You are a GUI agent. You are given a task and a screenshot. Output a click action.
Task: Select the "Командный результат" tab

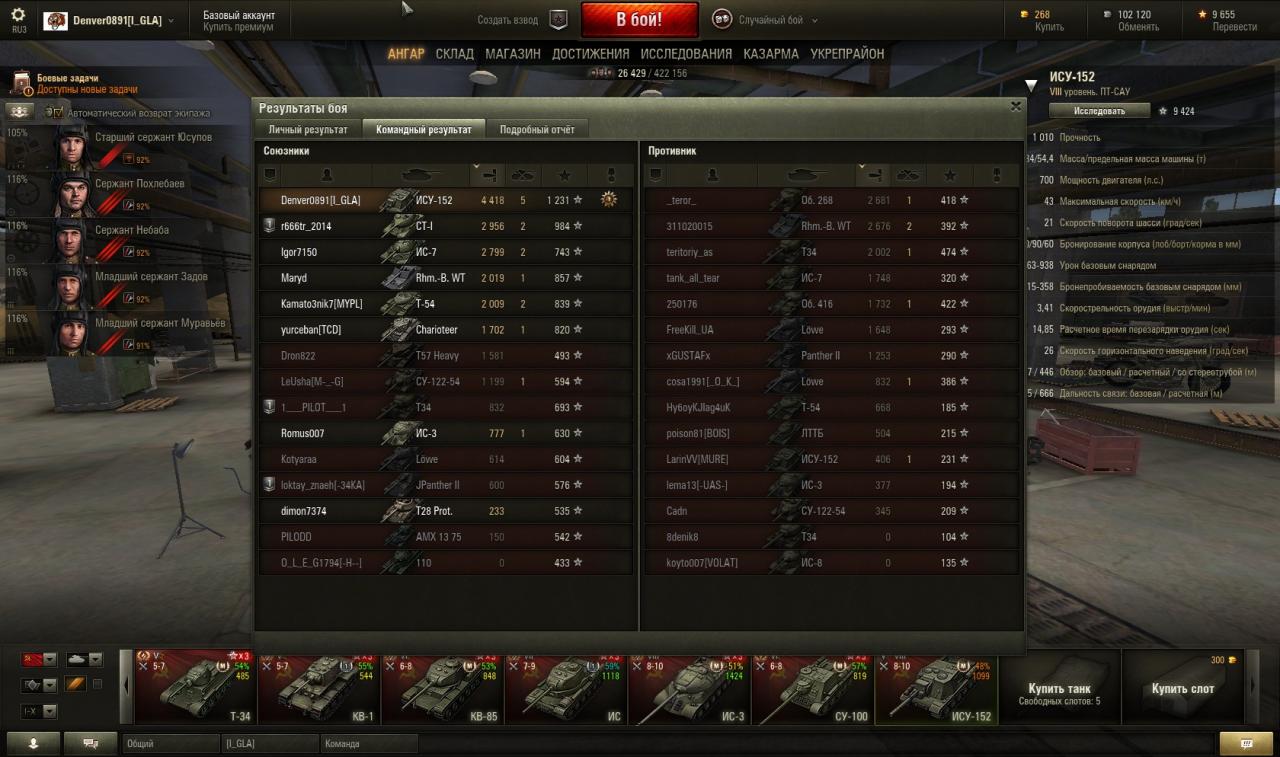click(x=424, y=129)
